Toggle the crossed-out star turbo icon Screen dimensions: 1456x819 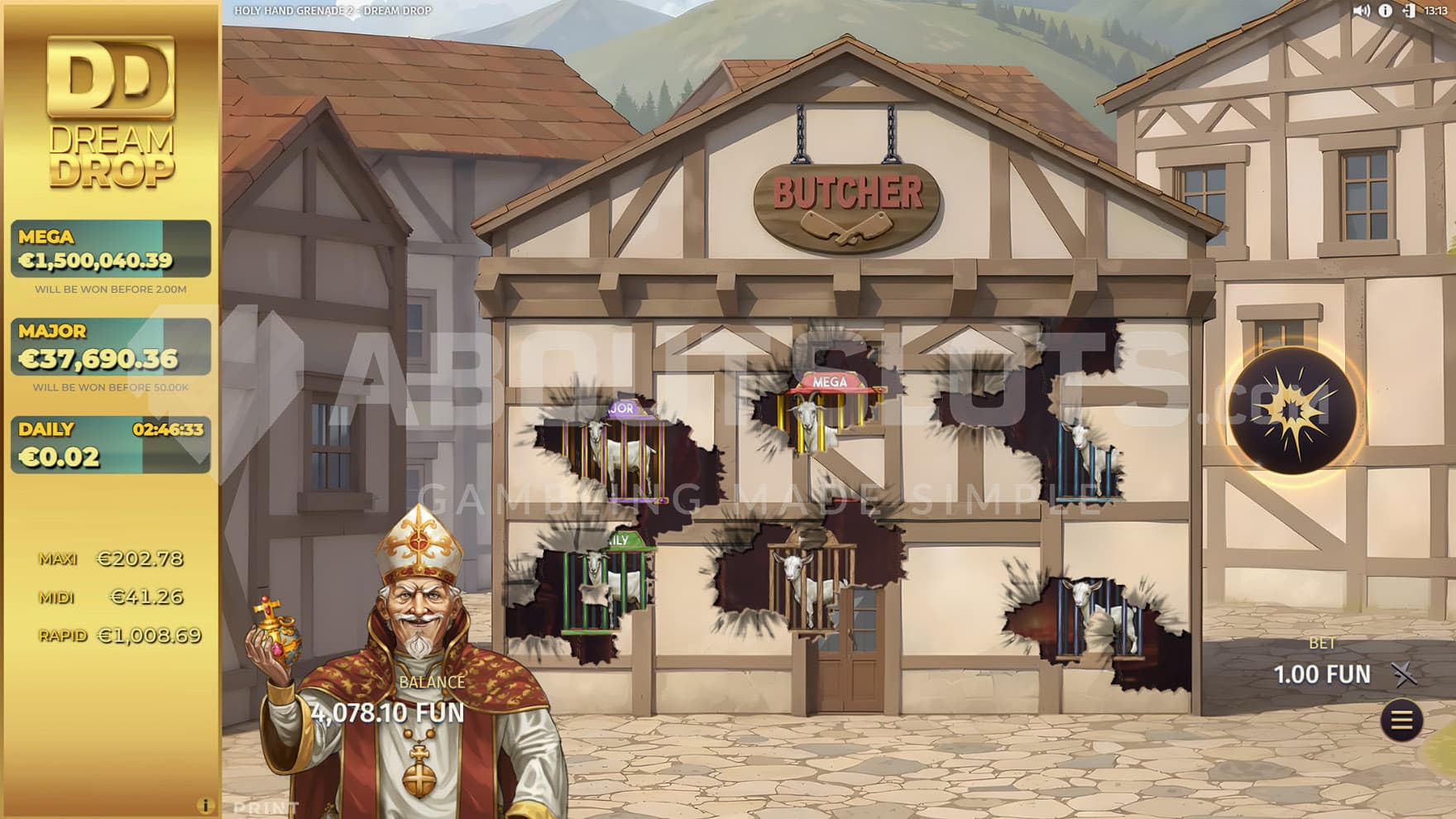click(1404, 675)
